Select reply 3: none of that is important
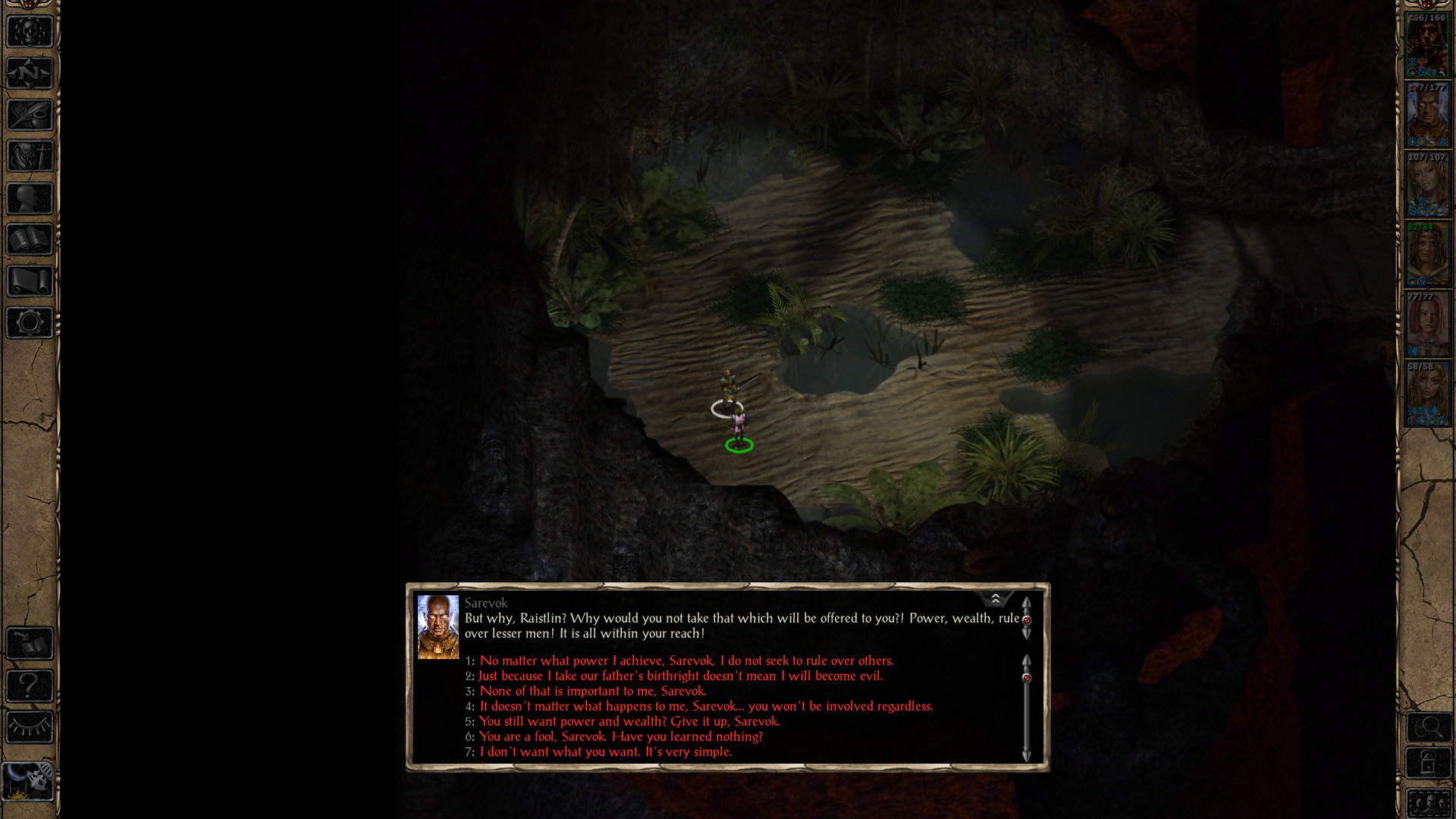The height and width of the screenshot is (819, 1456). [x=592, y=691]
